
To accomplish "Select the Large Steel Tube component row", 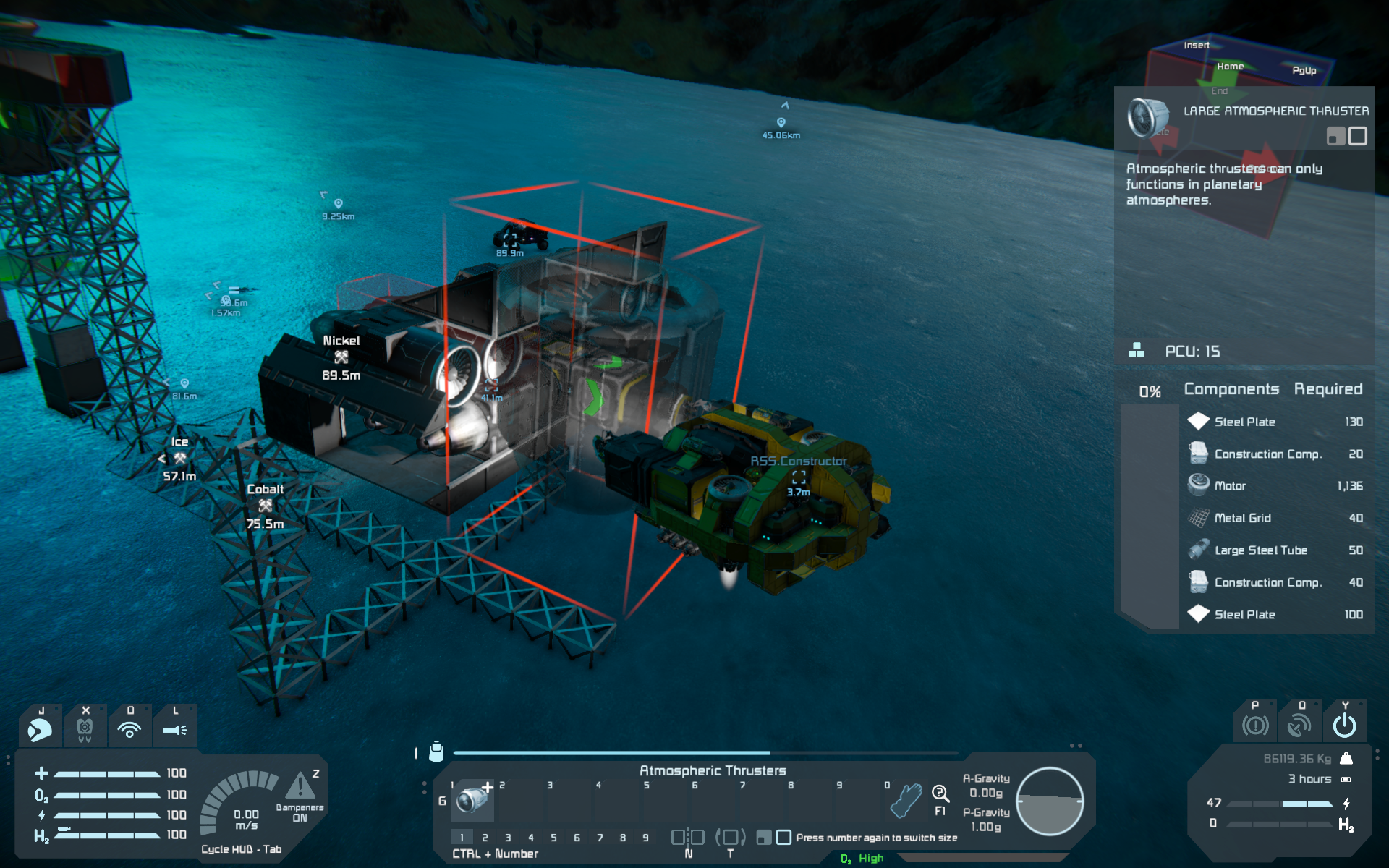I will point(1275,550).
